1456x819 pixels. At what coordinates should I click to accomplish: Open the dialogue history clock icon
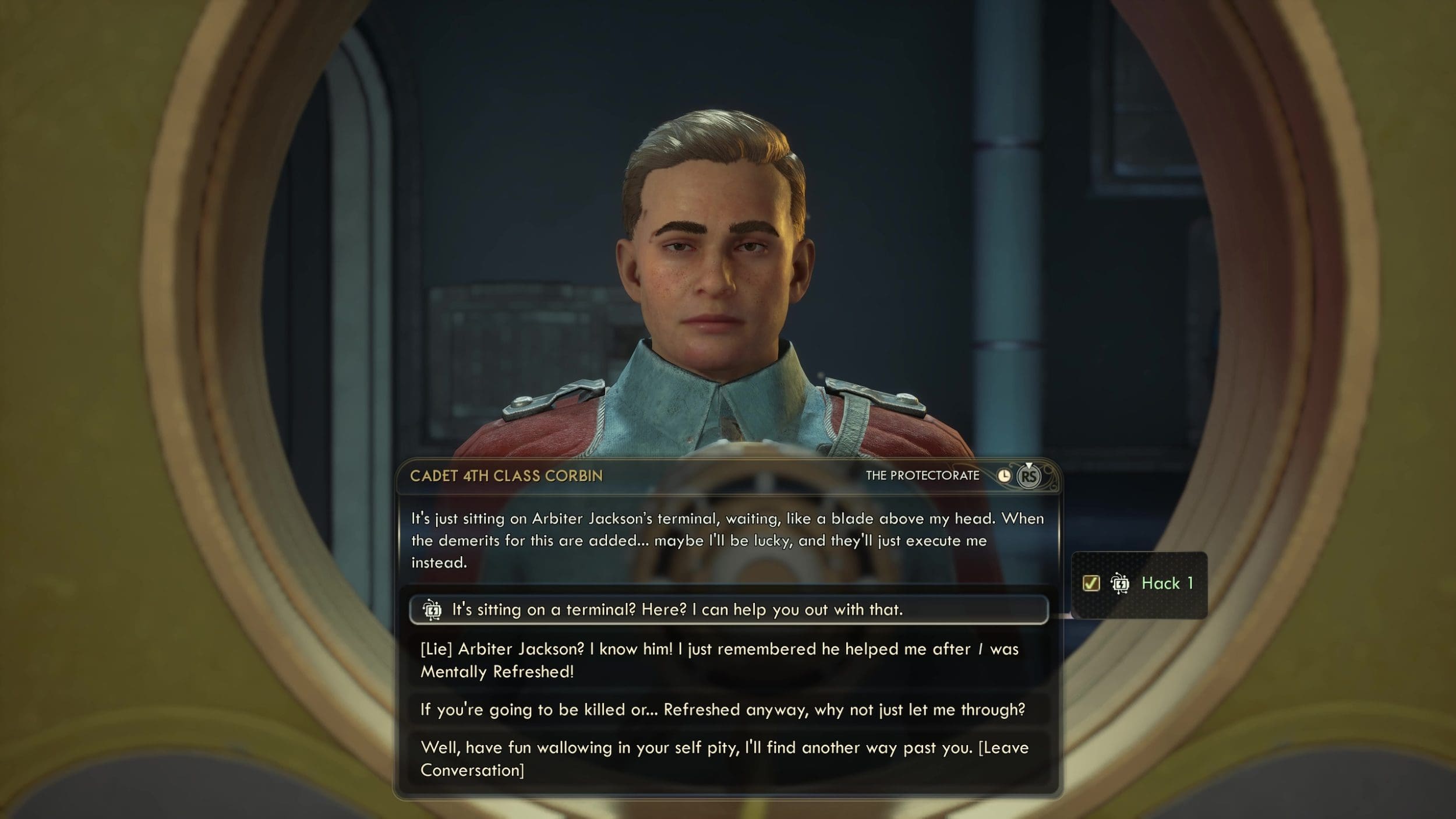pos(1004,476)
